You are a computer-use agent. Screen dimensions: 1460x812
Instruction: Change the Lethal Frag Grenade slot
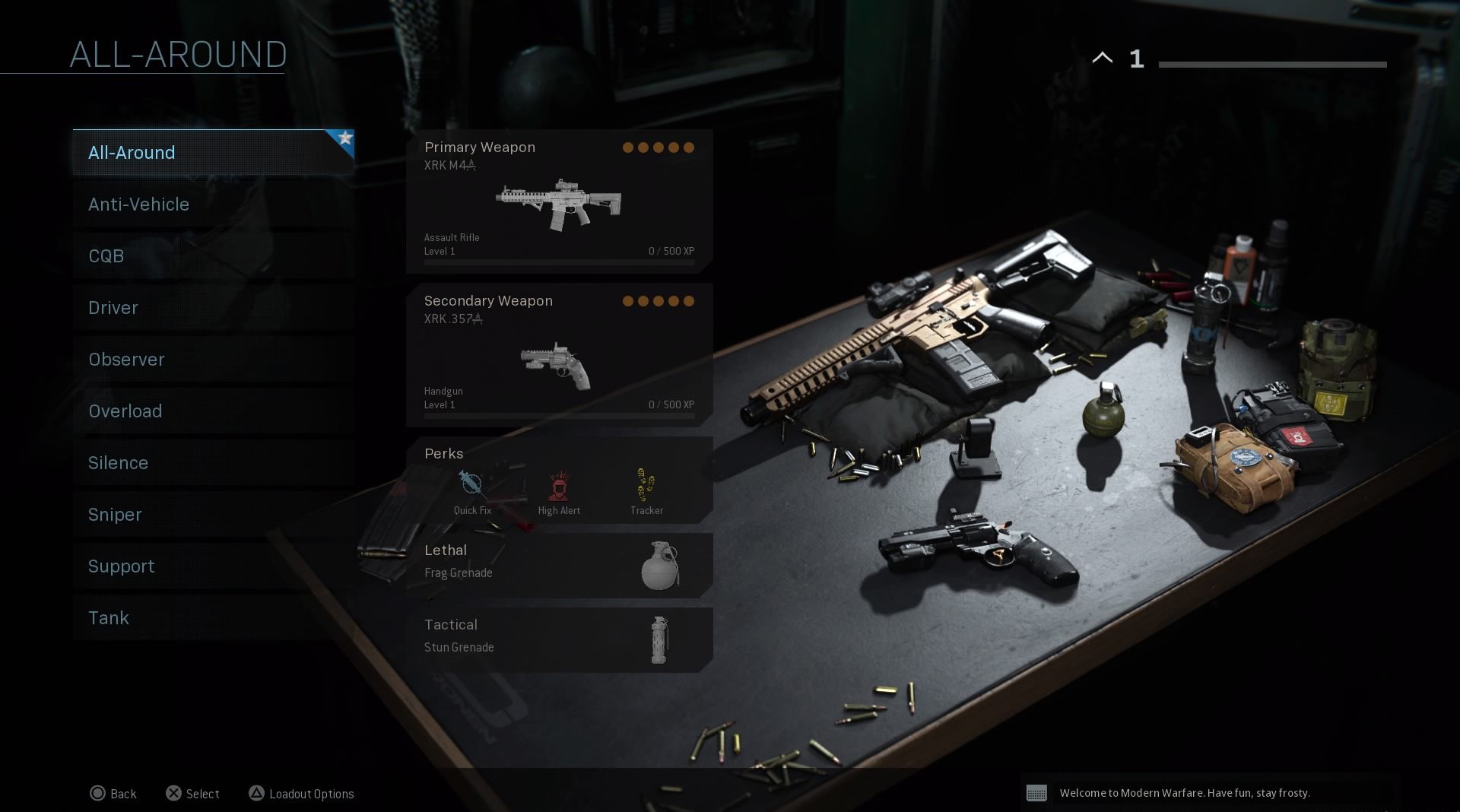tap(559, 565)
